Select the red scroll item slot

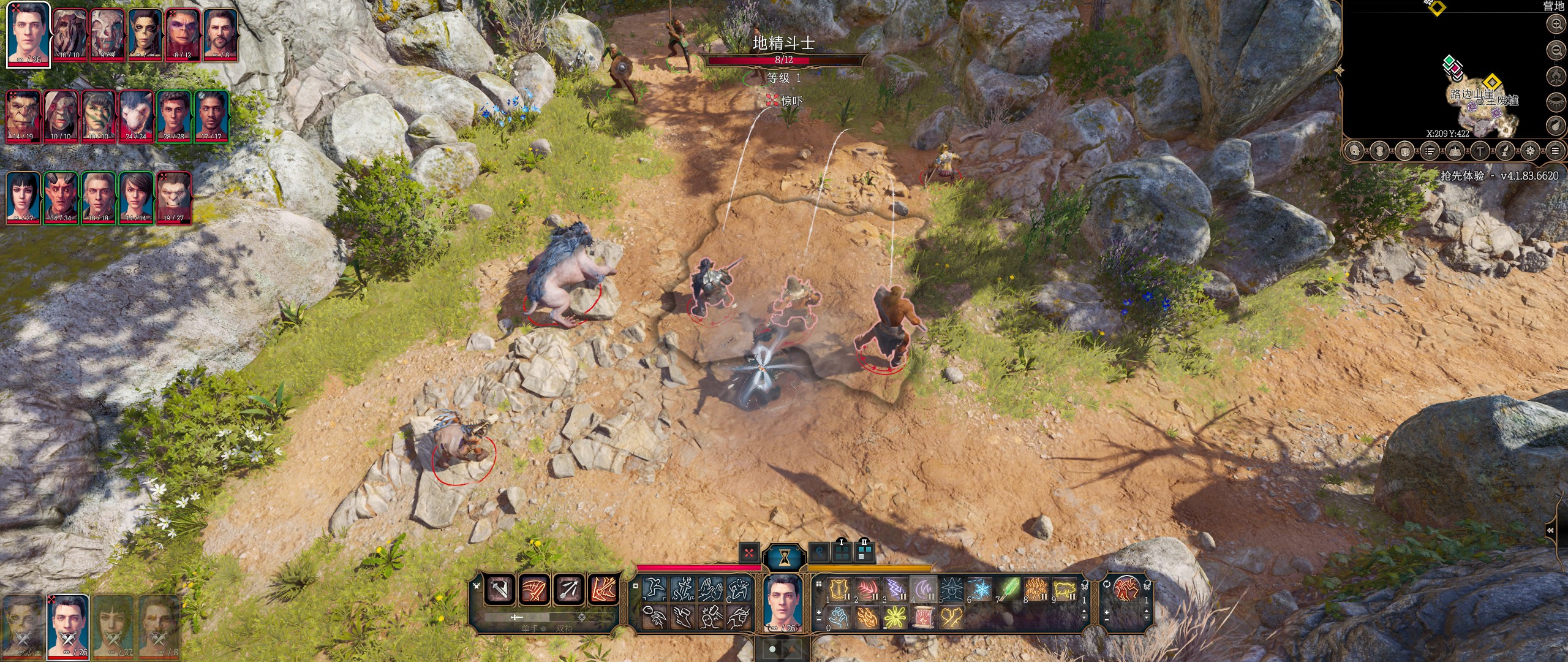pos(924,617)
